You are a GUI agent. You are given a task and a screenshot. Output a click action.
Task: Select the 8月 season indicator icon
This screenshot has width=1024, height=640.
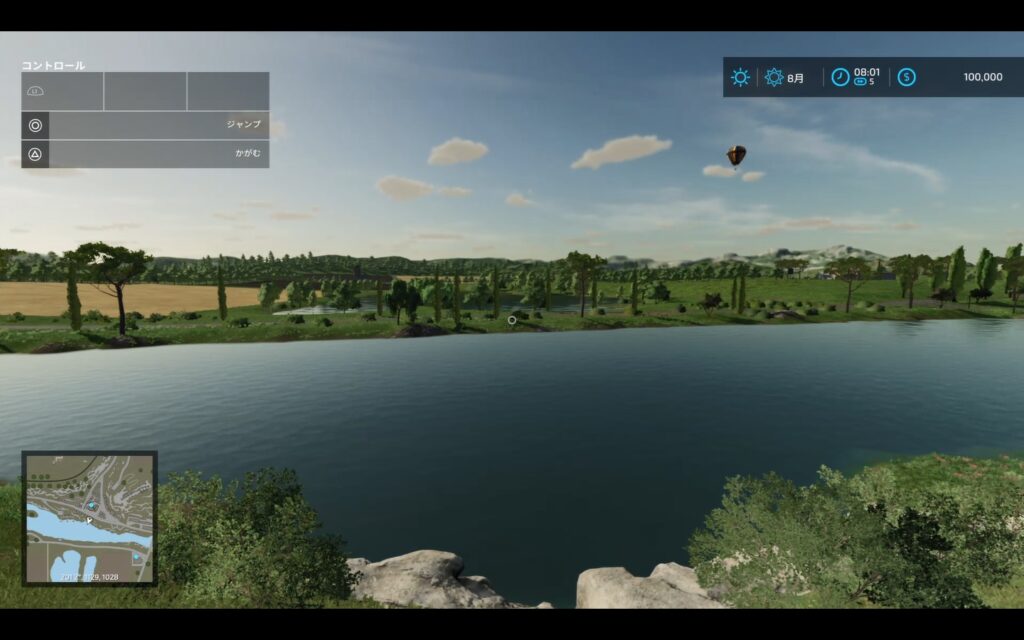(x=774, y=77)
